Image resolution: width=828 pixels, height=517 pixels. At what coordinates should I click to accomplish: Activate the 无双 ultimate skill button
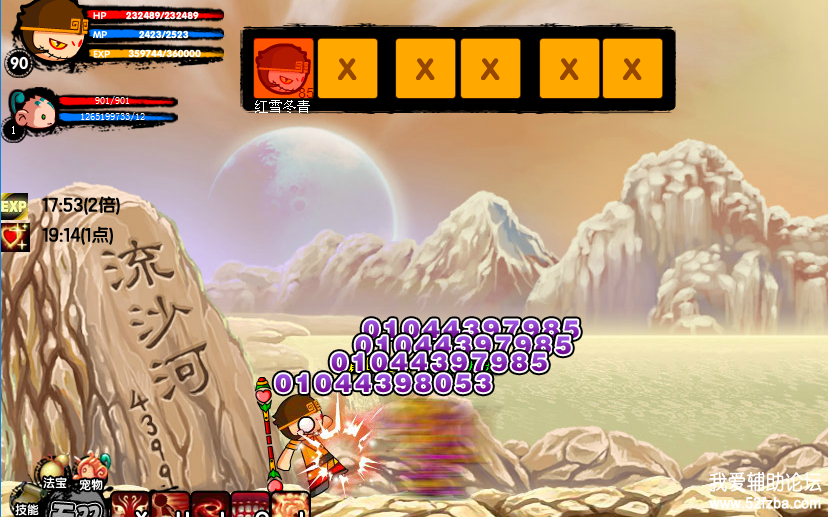(x=76, y=507)
